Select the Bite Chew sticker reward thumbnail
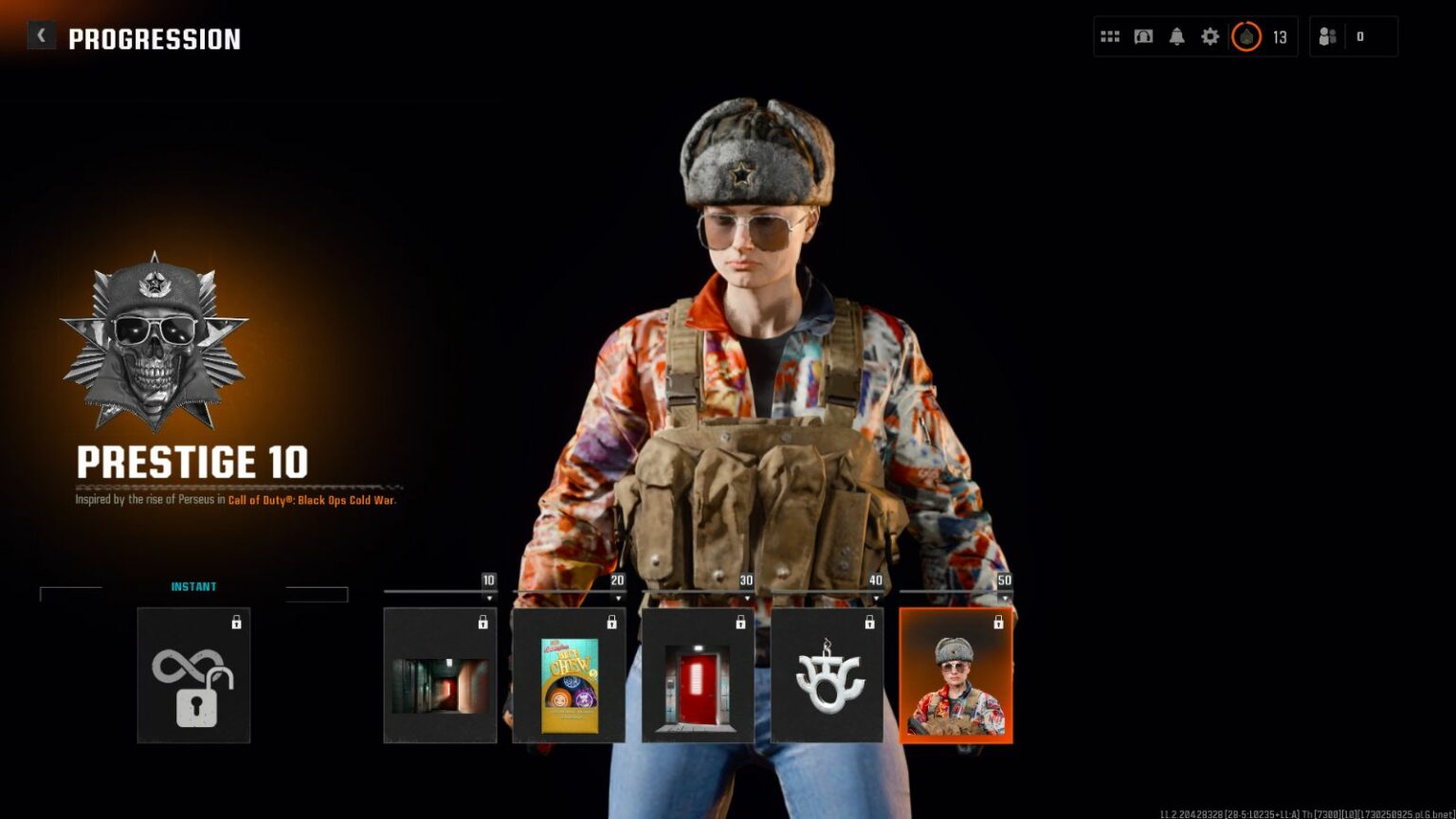This screenshot has height=819, width=1456. 567,684
